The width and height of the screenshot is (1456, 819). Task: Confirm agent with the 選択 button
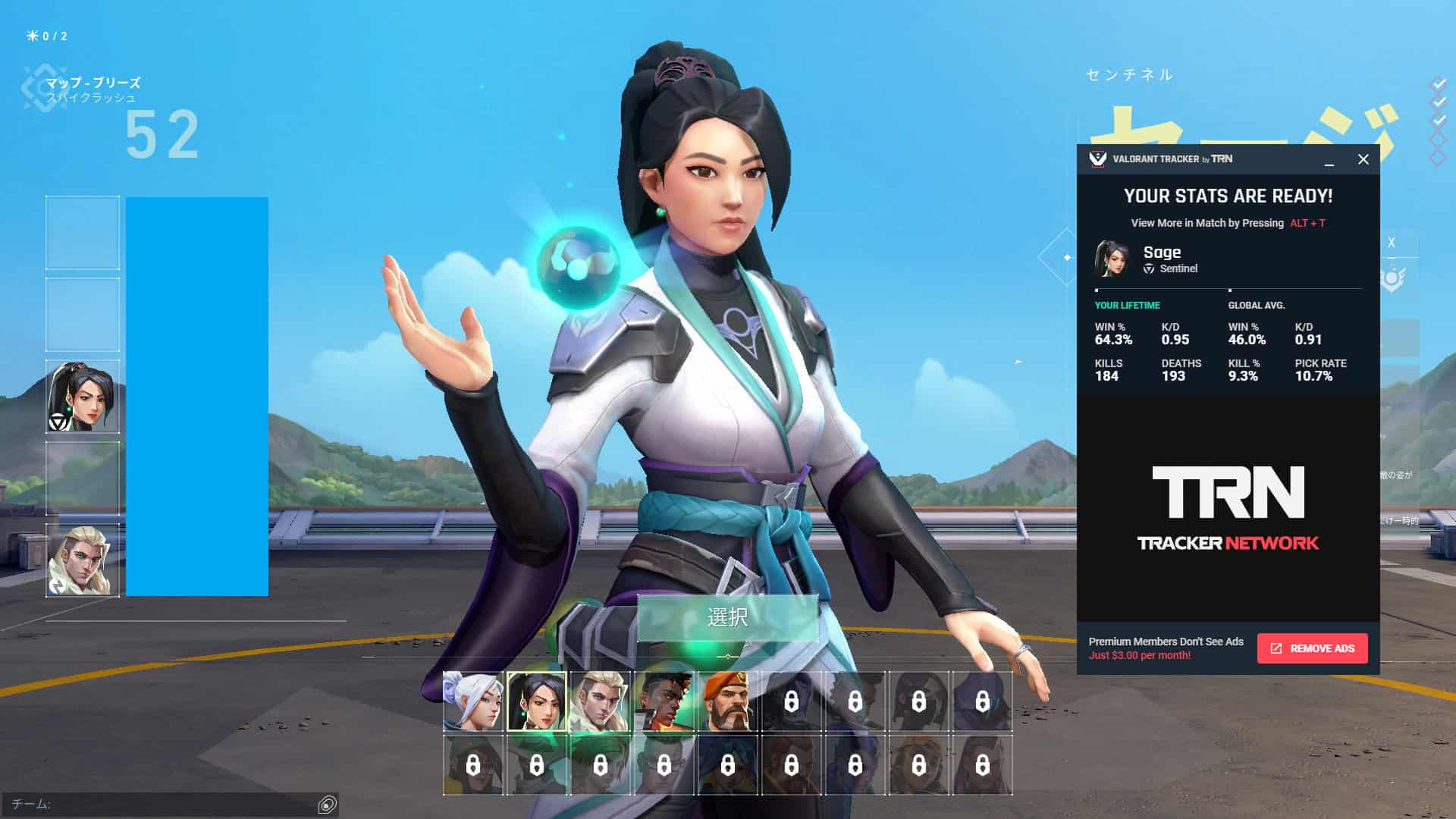(727, 617)
